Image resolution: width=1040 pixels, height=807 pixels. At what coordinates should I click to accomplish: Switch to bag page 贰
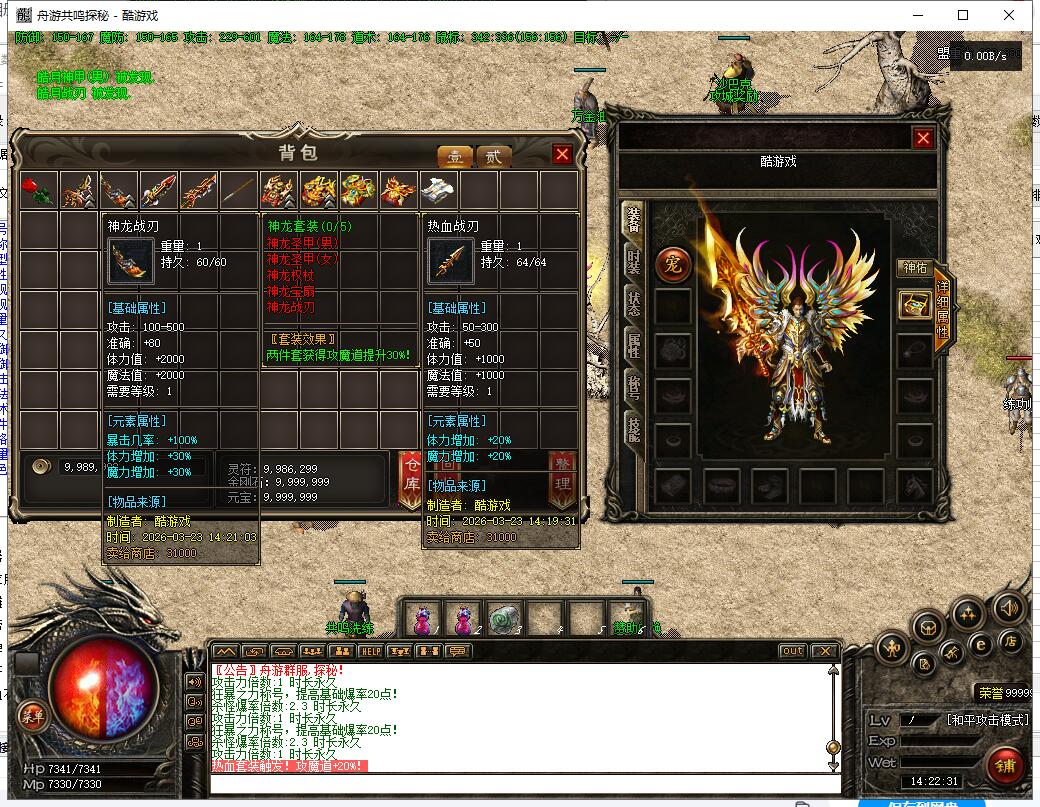(492, 157)
